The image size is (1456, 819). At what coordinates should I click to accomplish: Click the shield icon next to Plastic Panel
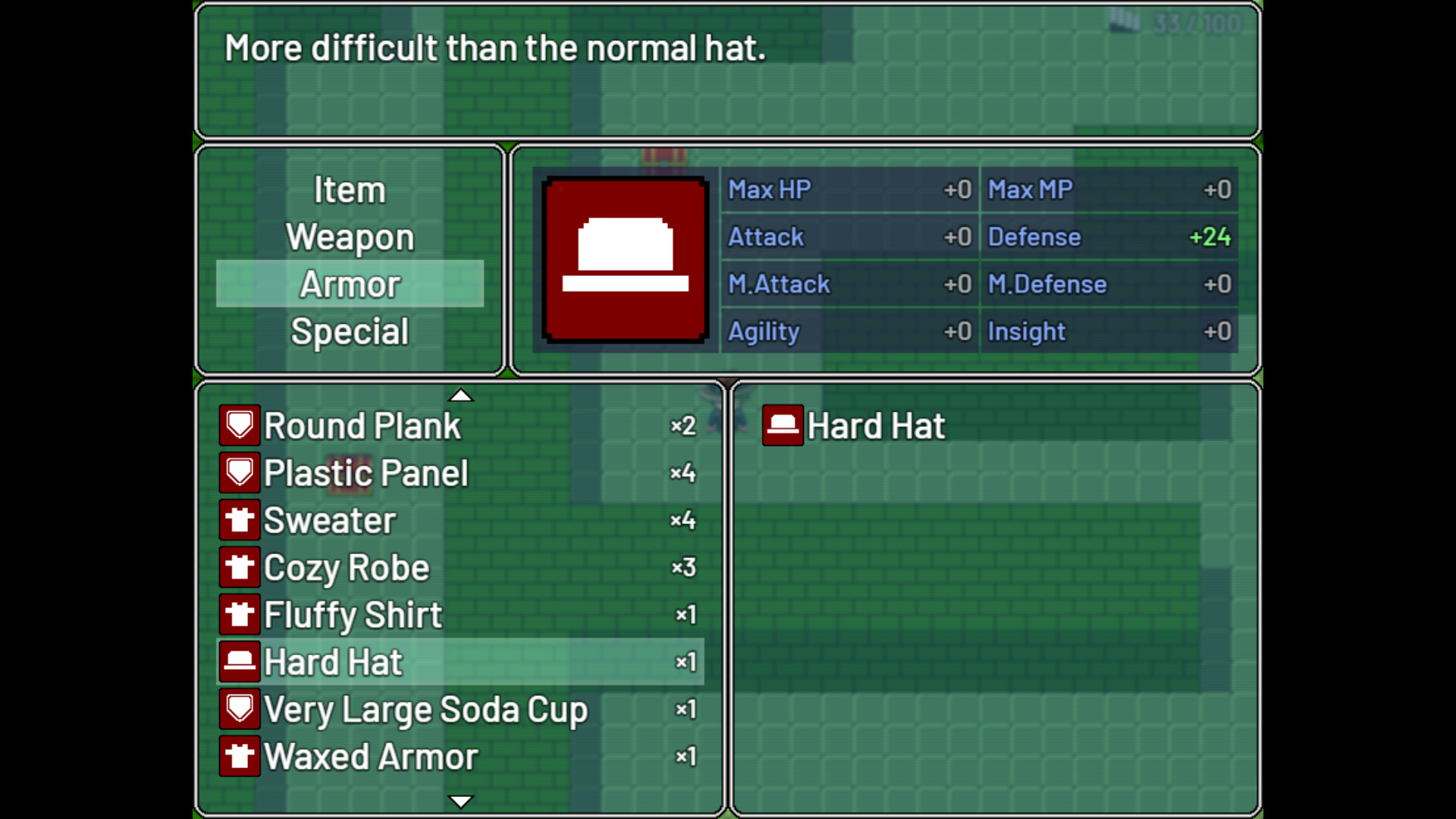[239, 472]
